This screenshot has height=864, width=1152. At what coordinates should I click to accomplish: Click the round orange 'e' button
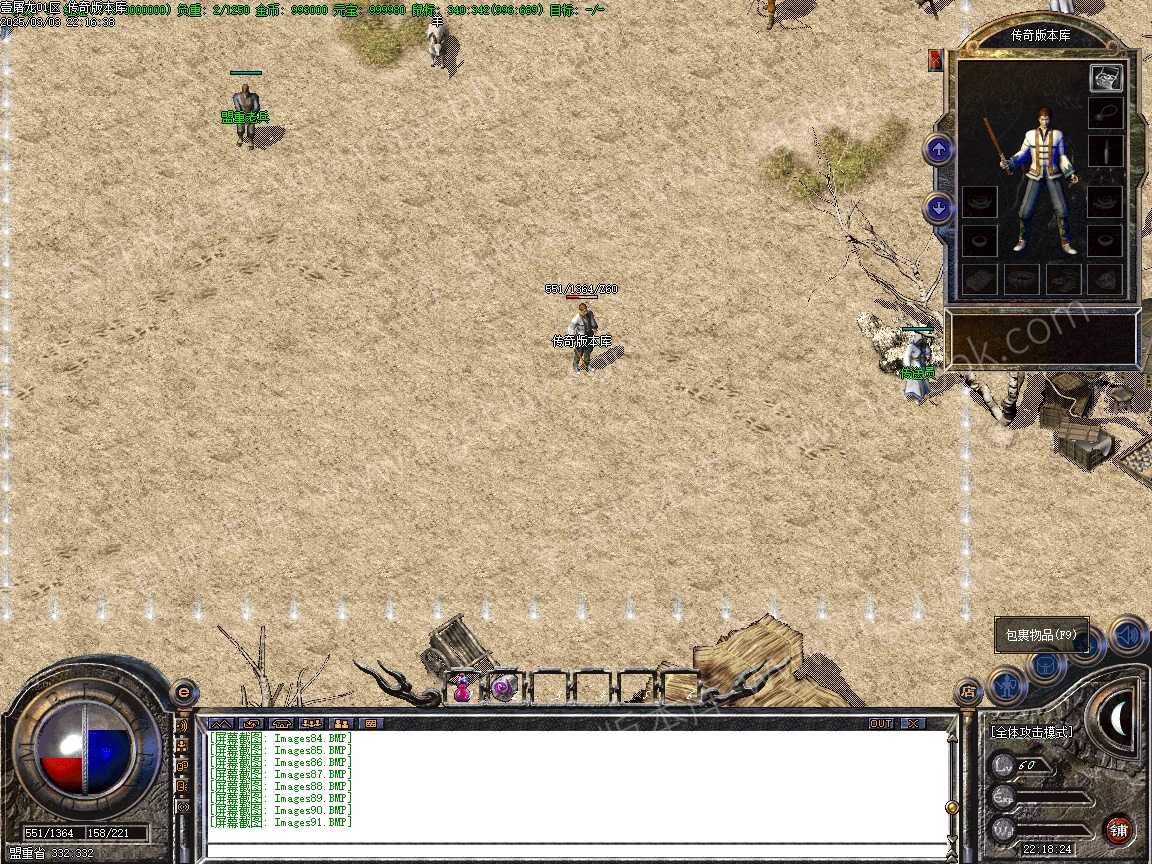coord(184,692)
